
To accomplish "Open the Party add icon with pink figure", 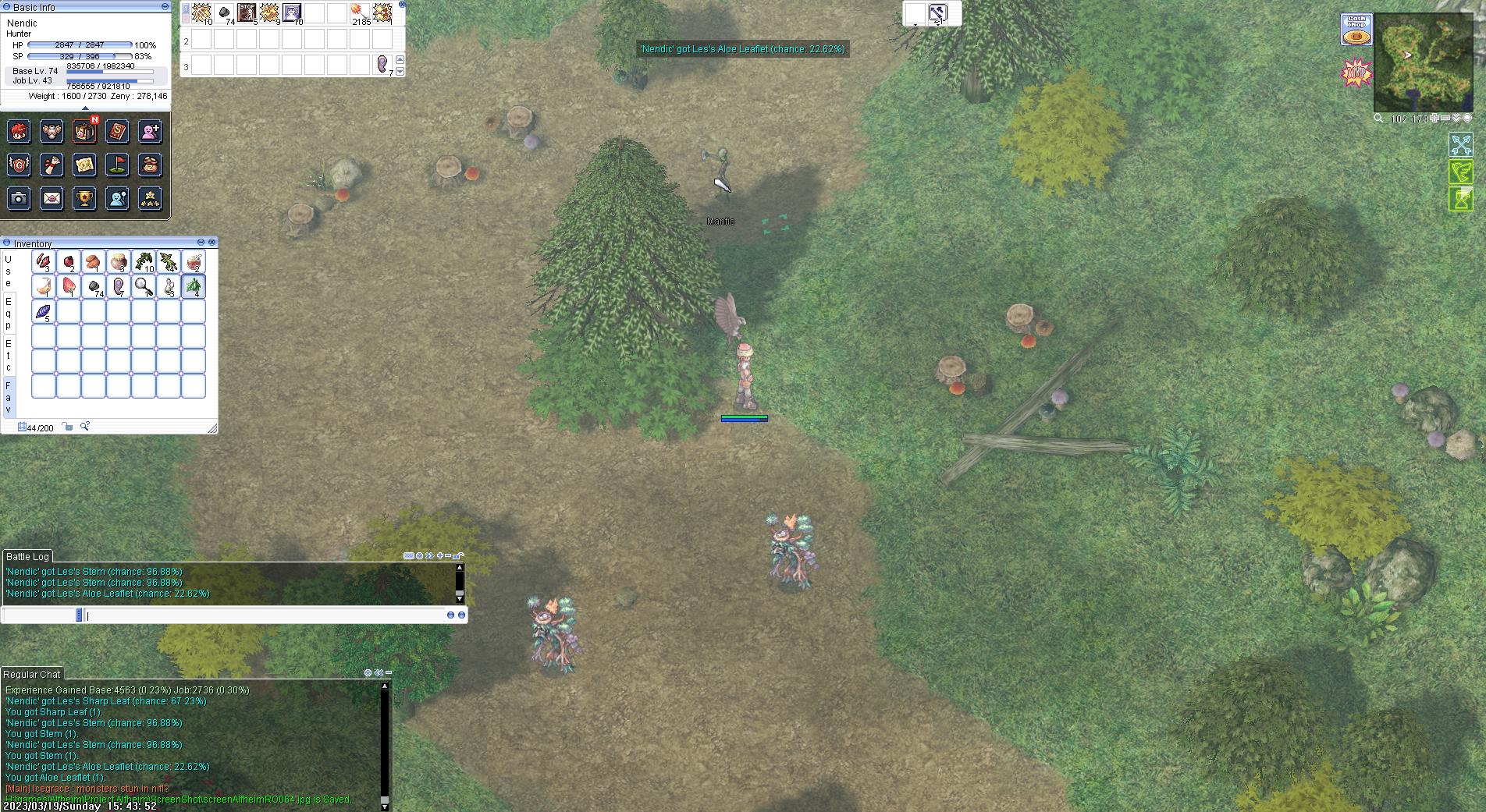I will (x=150, y=133).
